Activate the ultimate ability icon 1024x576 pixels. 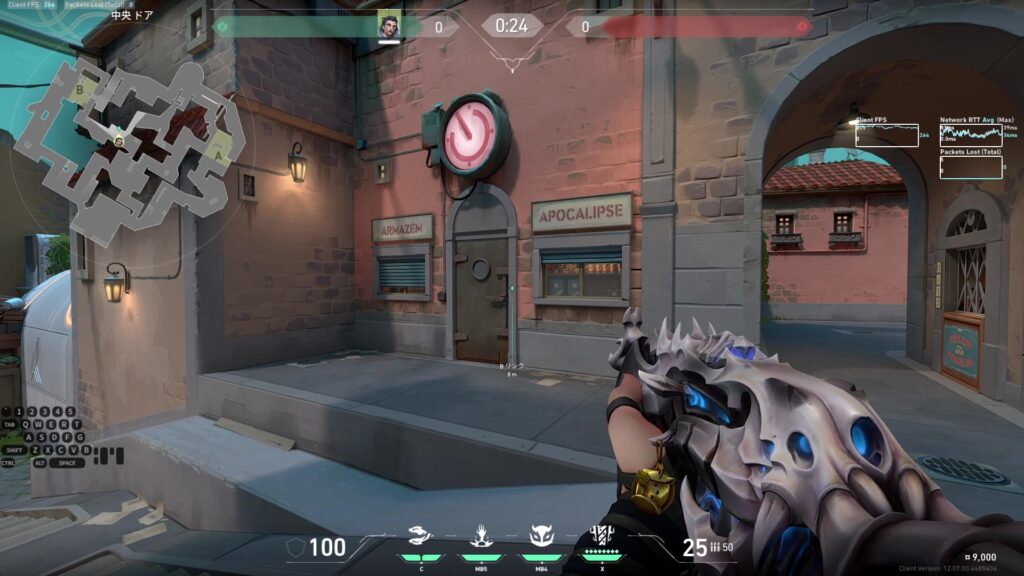(x=603, y=535)
